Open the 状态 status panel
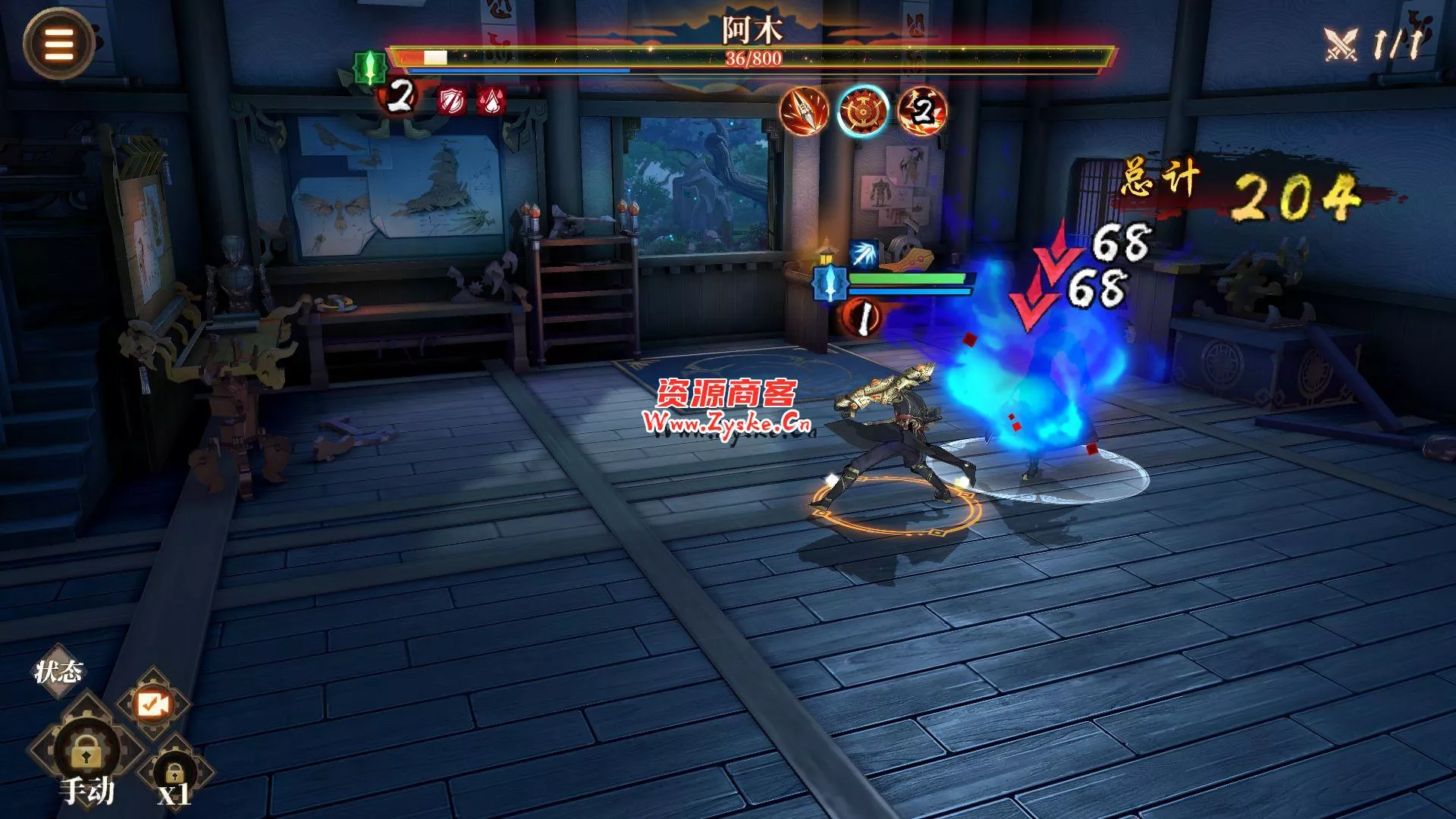 (x=58, y=671)
